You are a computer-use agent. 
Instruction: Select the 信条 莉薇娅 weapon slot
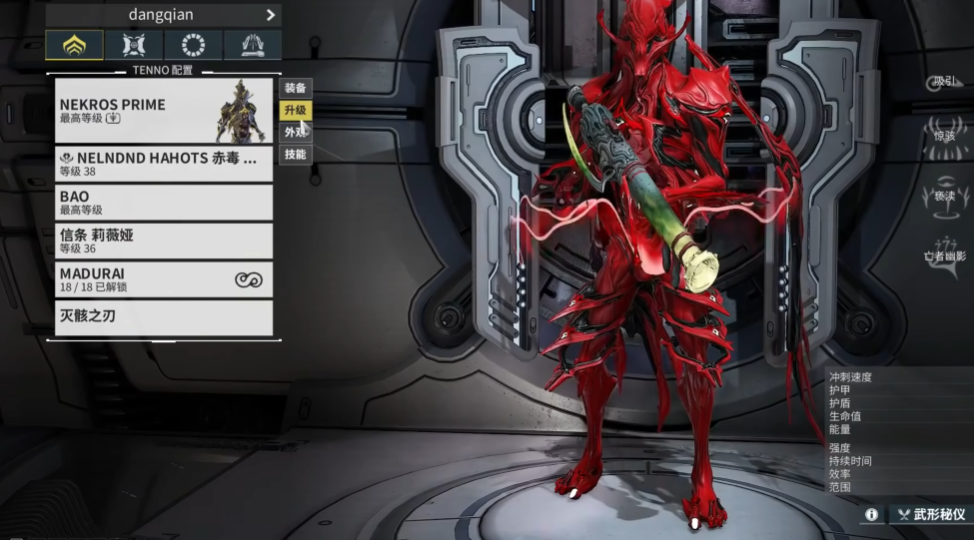pyautogui.click(x=164, y=241)
